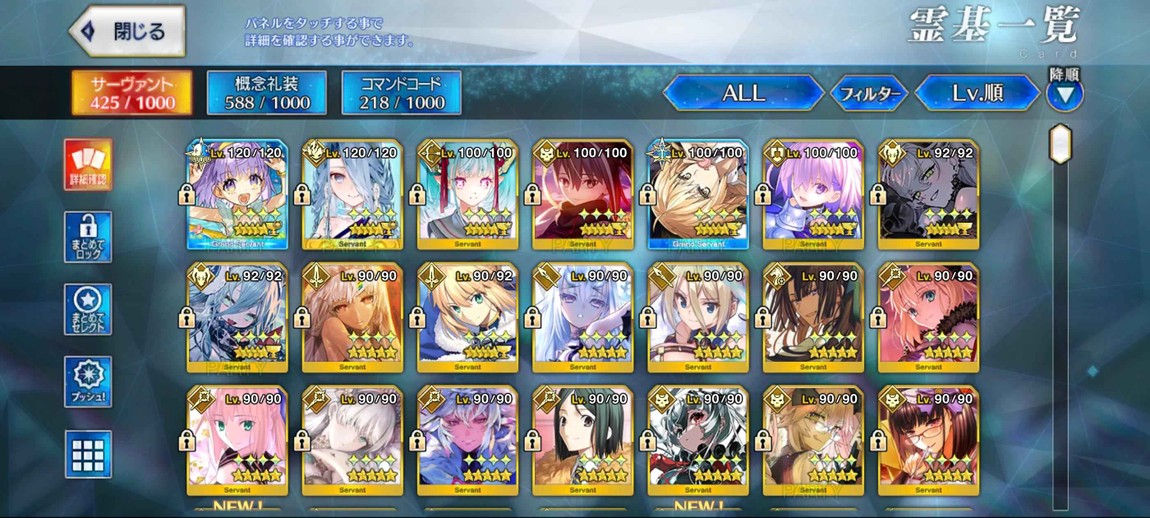The width and height of the screenshot is (1150, 518).
Task: Click the scrollbar handle on the list
Action: [1059, 143]
